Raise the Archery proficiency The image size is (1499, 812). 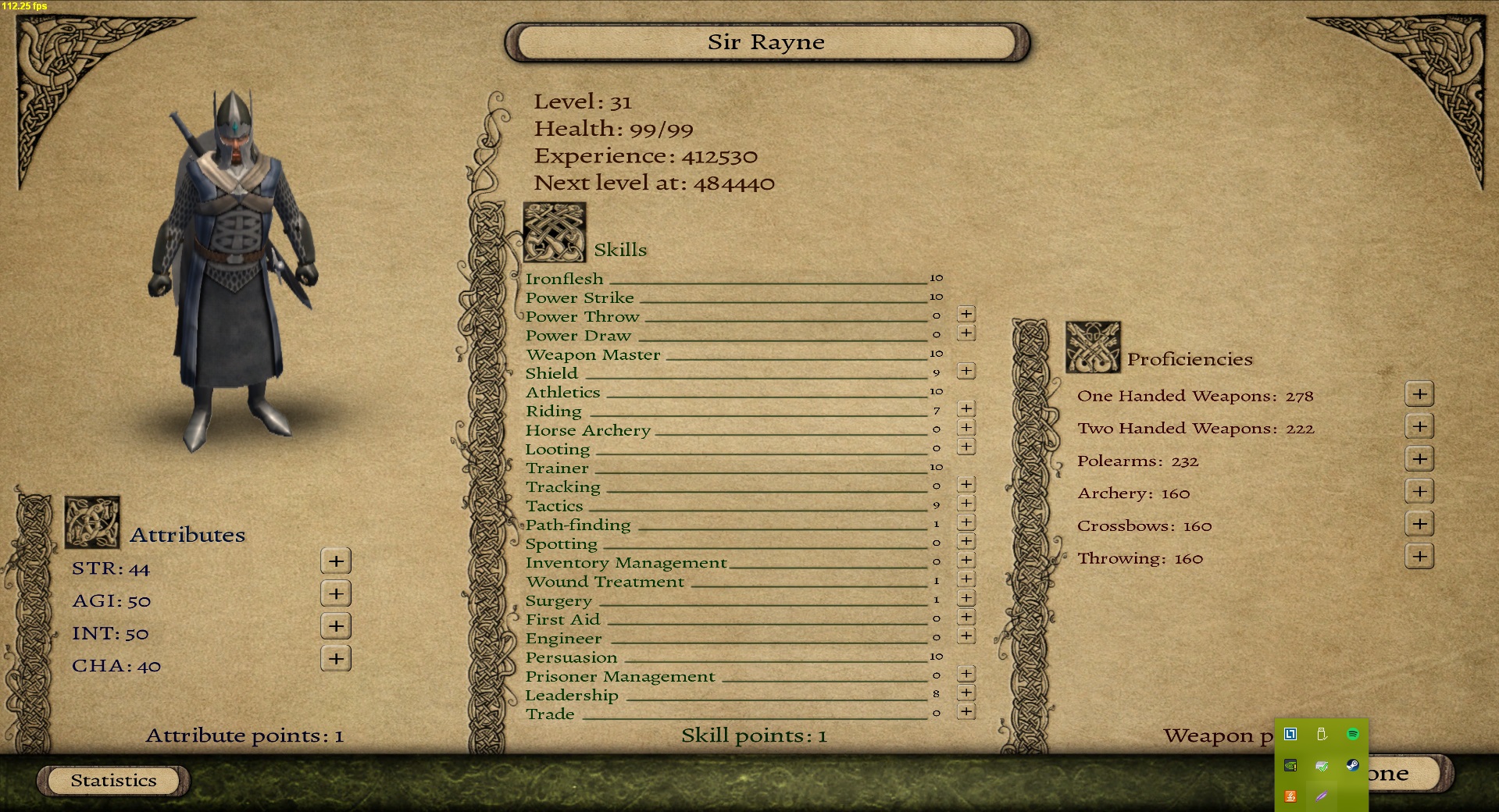click(1419, 491)
